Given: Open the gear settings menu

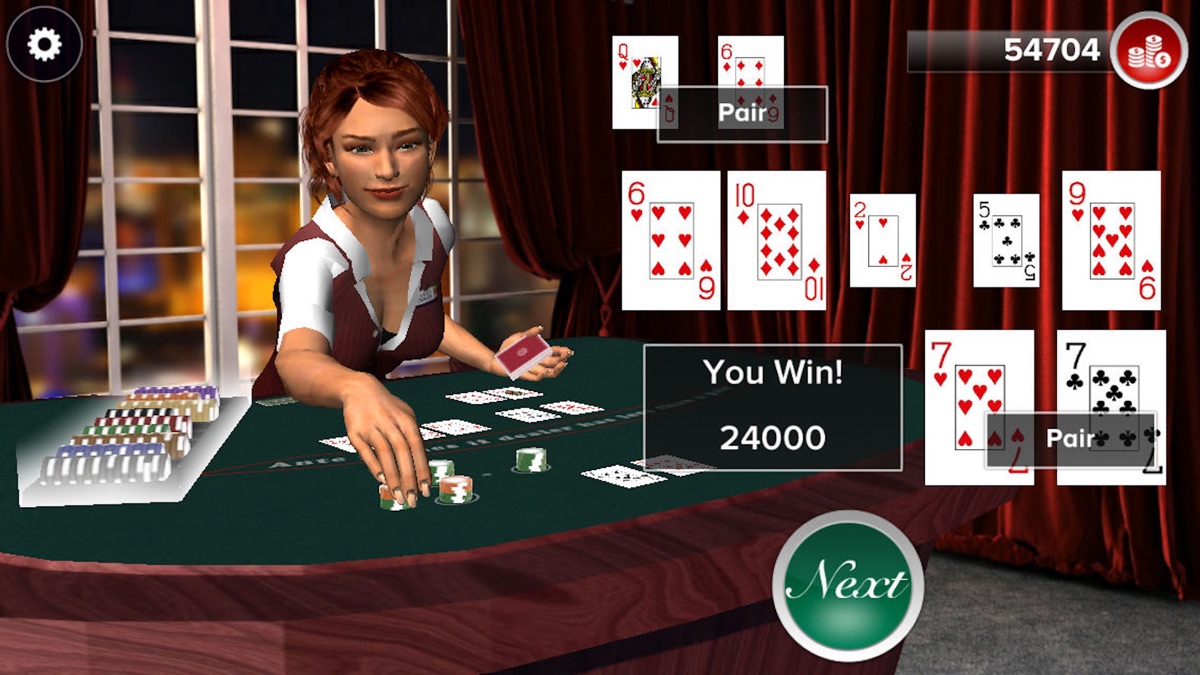Looking at the screenshot, I should tap(43, 44).
